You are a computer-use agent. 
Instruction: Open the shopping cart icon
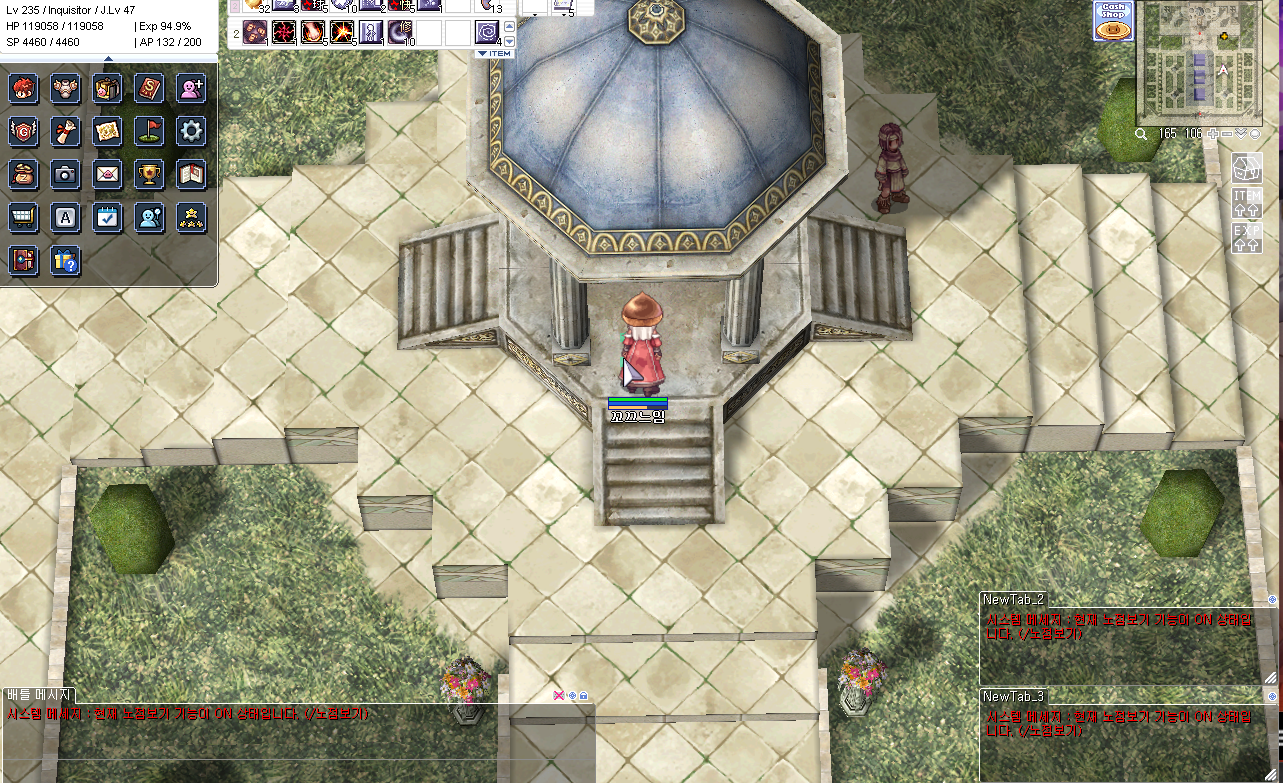point(23,217)
